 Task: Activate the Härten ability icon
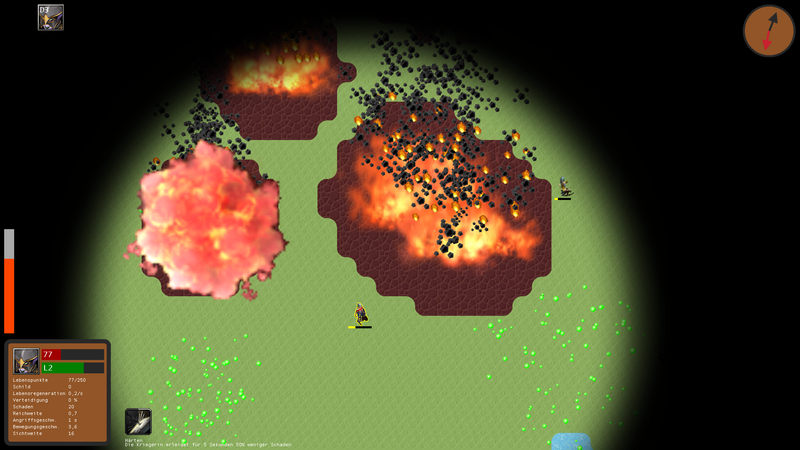click(138, 421)
